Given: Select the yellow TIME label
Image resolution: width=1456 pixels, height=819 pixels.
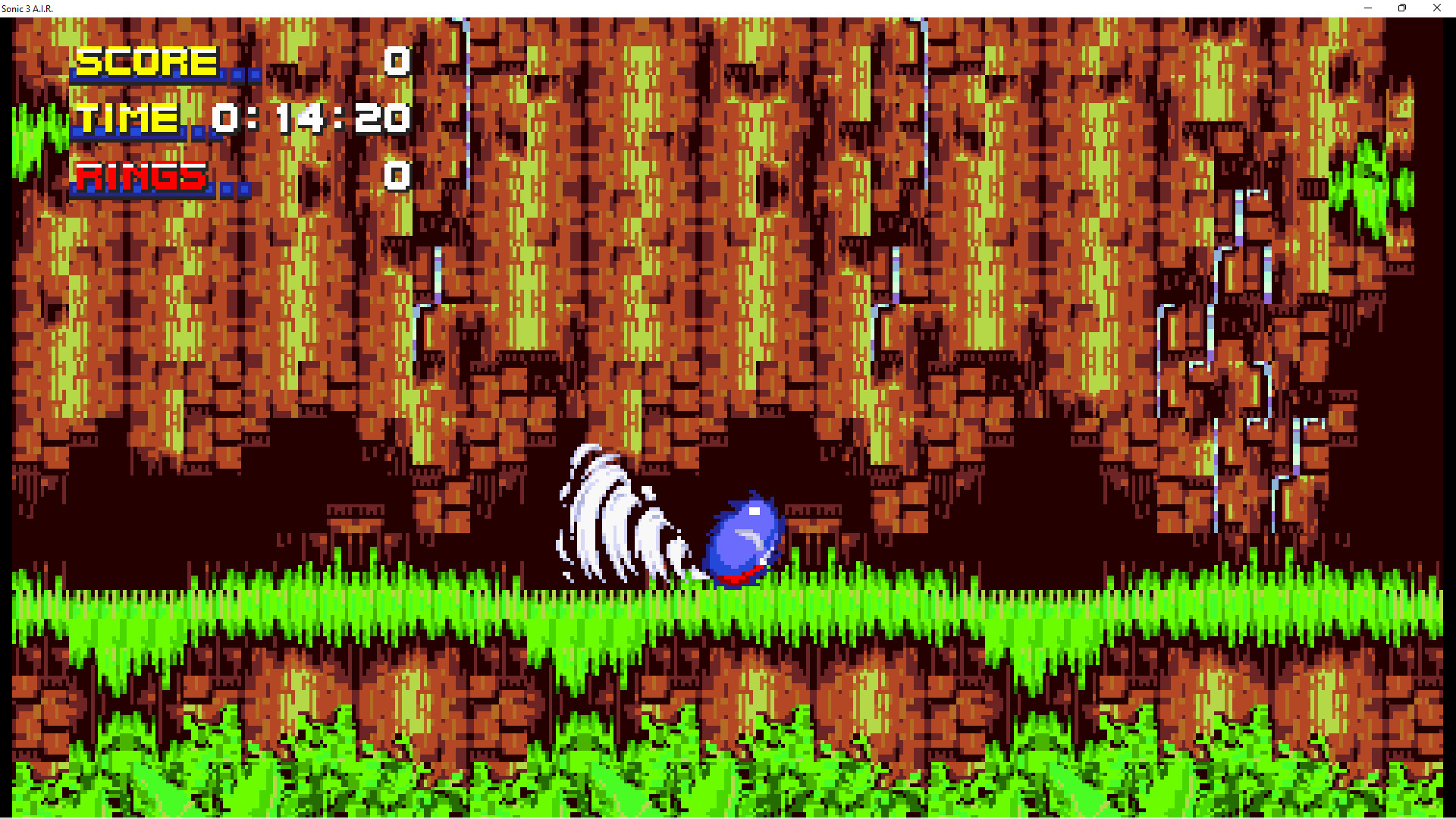Looking at the screenshot, I should [127, 118].
